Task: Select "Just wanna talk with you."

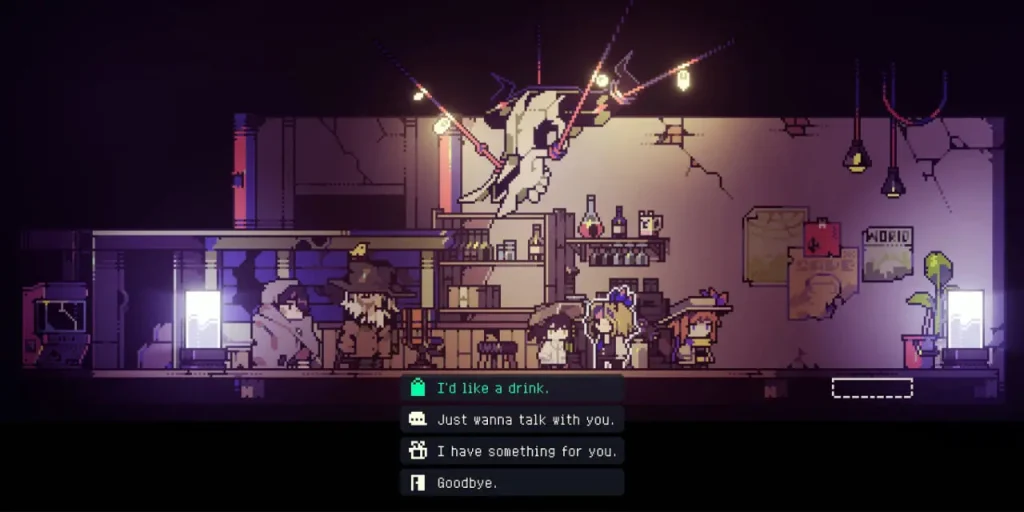Action: coord(512,420)
